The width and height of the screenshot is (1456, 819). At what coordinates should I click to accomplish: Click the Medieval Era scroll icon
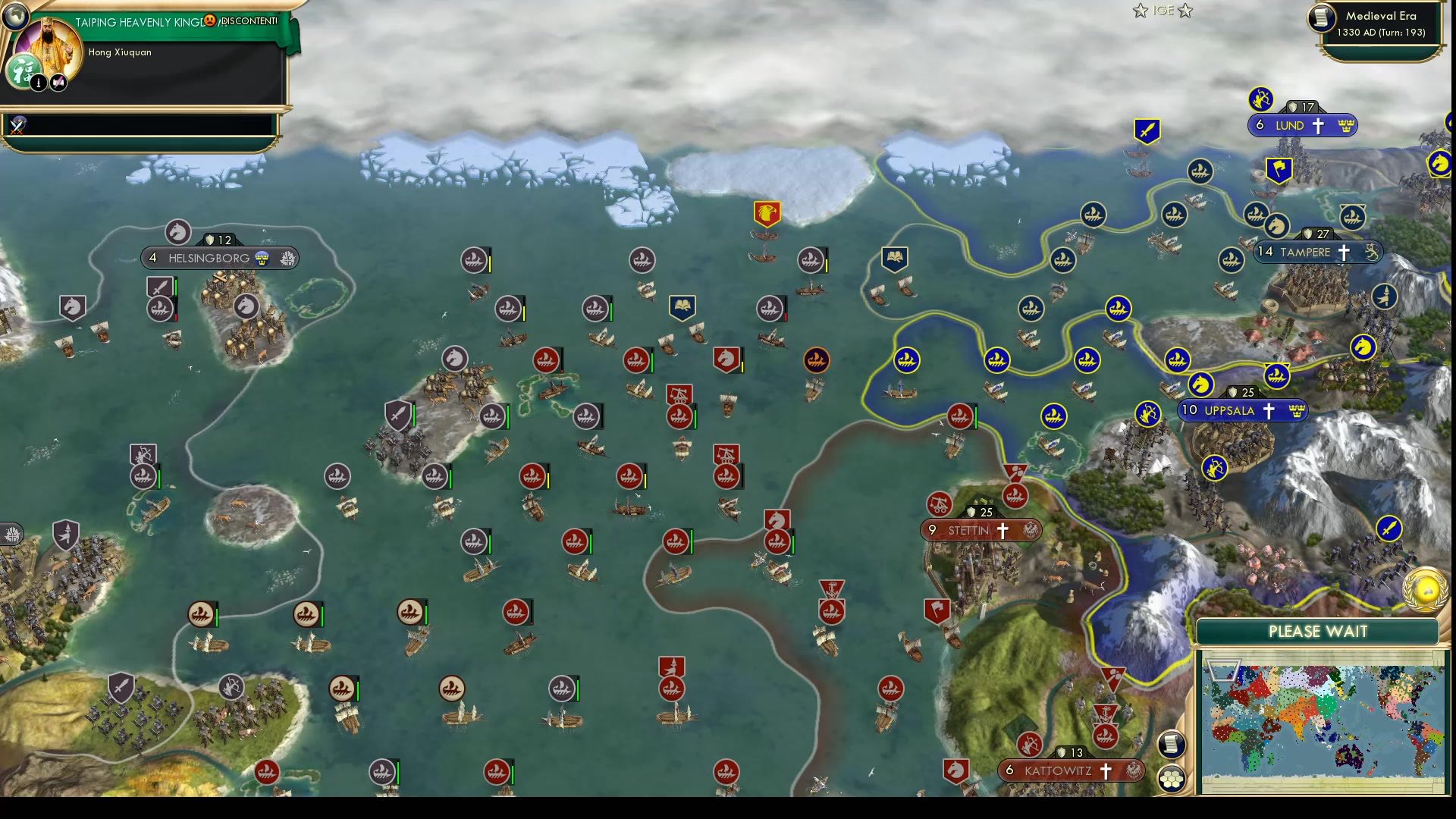[x=1320, y=18]
